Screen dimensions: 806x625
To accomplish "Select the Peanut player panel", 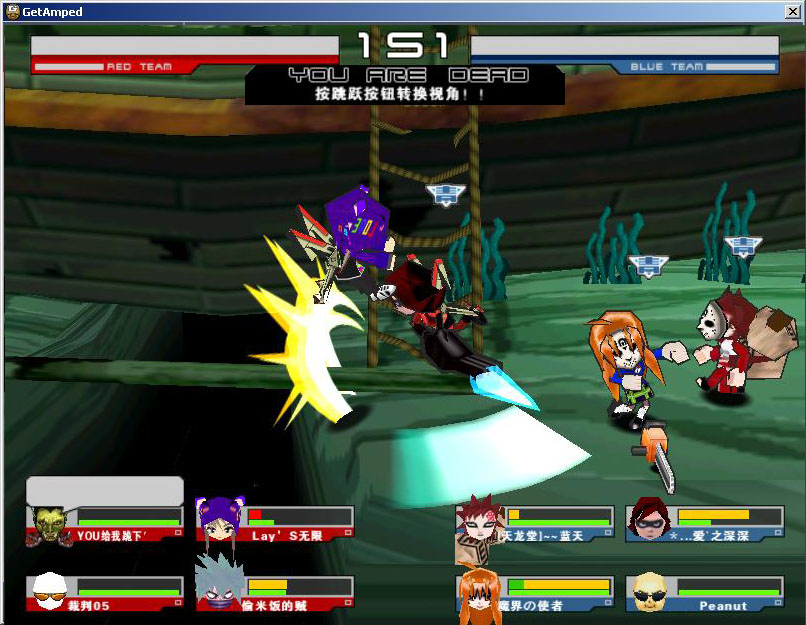I will 704,593.
